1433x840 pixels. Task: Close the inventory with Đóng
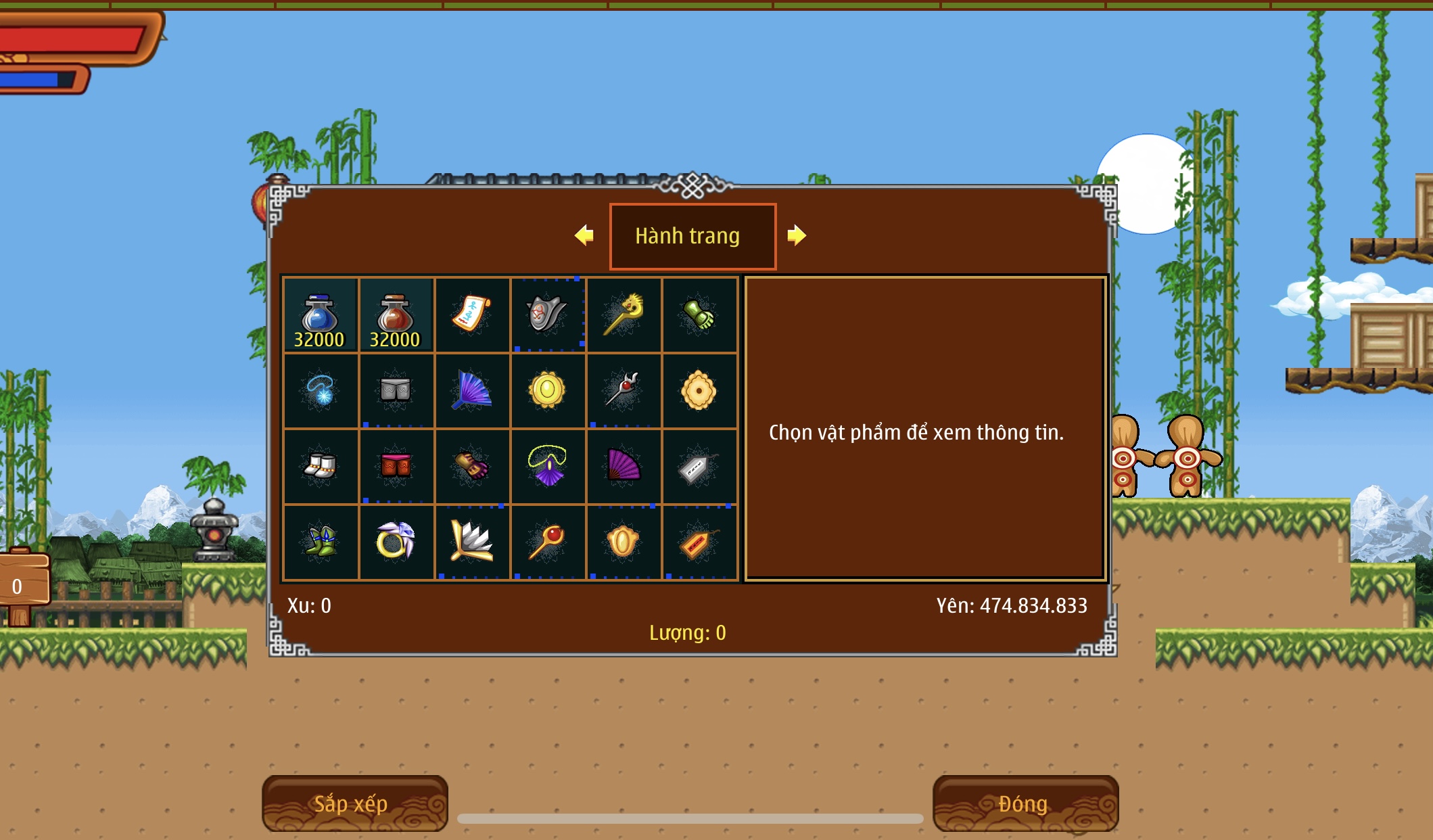click(1025, 803)
